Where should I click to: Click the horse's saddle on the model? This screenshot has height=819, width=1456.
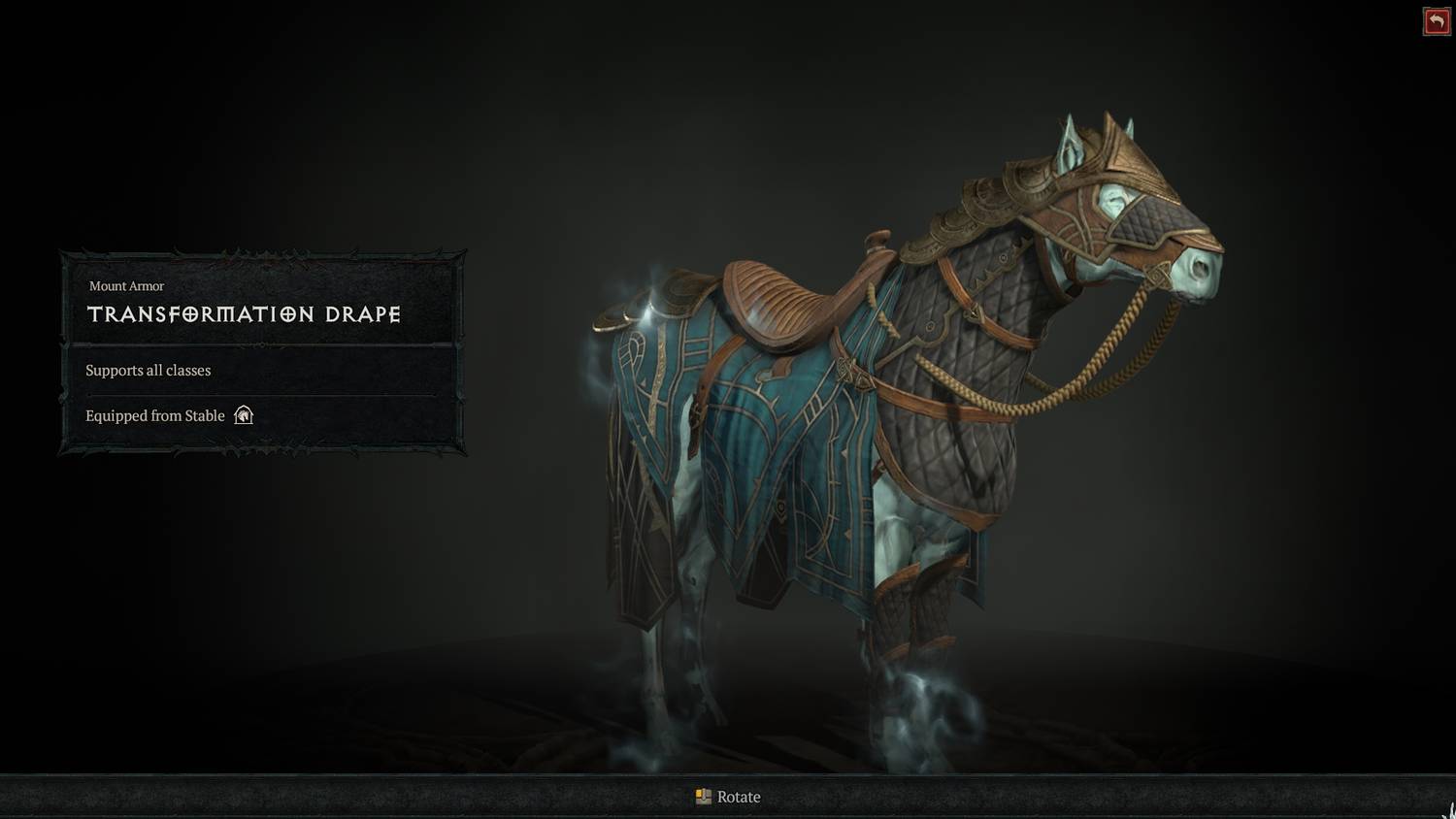[777, 301]
